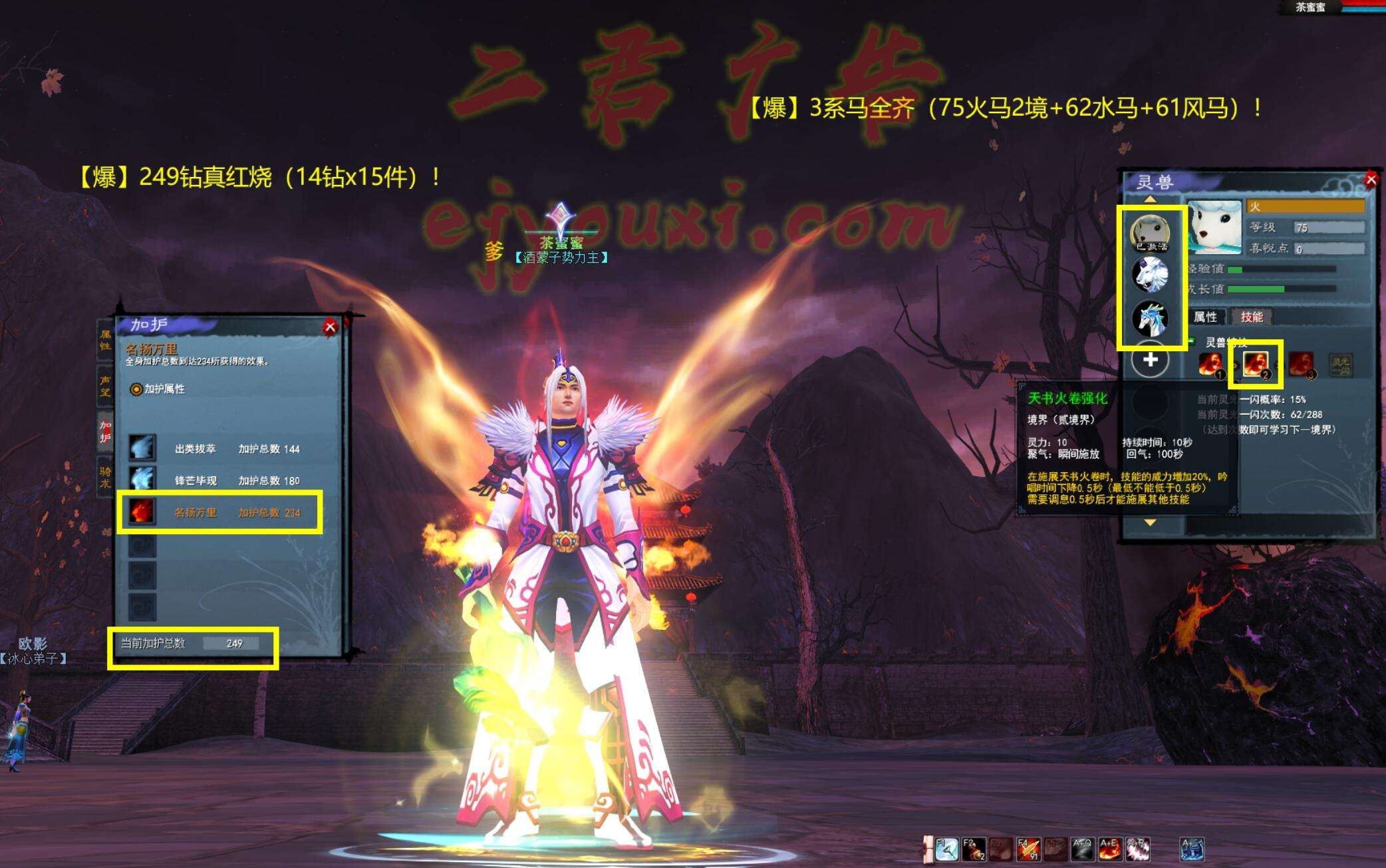Toggle the 加护属性 radio option
This screenshot has width=1386, height=868.
[136, 389]
